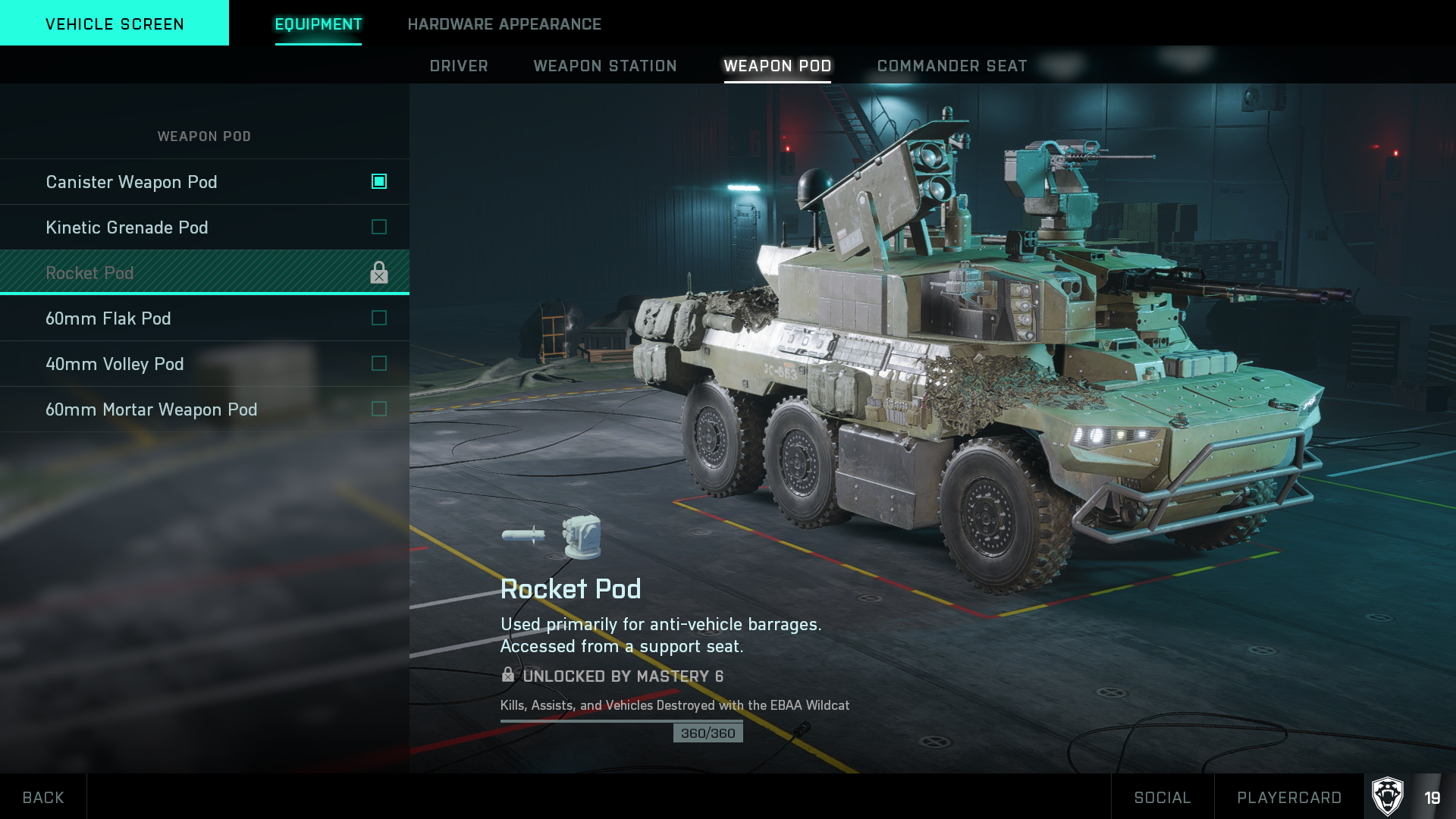Image resolution: width=1456 pixels, height=819 pixels.
Task: Choose the Commander Seat tab
Action: (x=952, y=66)
